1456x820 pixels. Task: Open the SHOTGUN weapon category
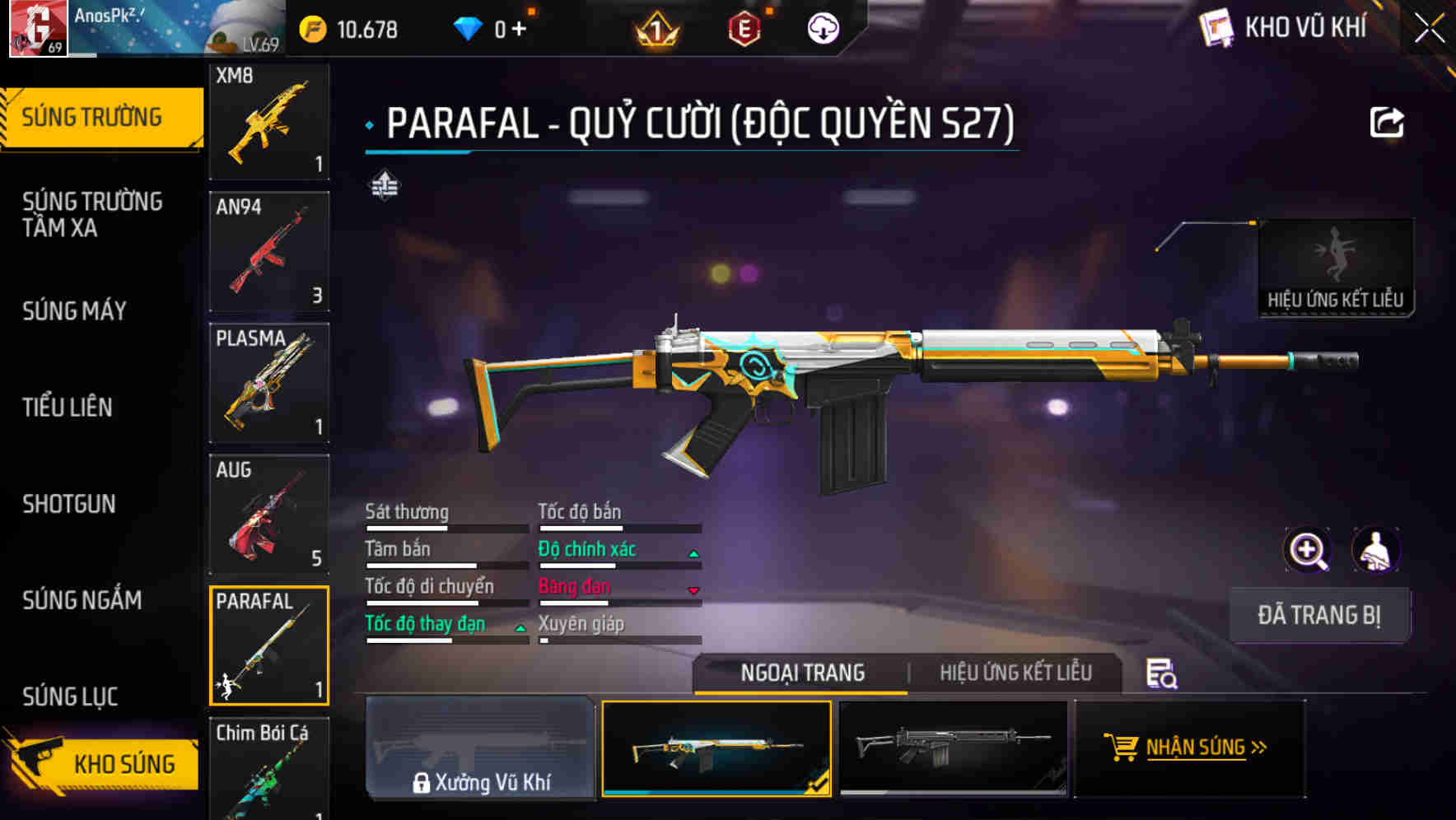69,504
